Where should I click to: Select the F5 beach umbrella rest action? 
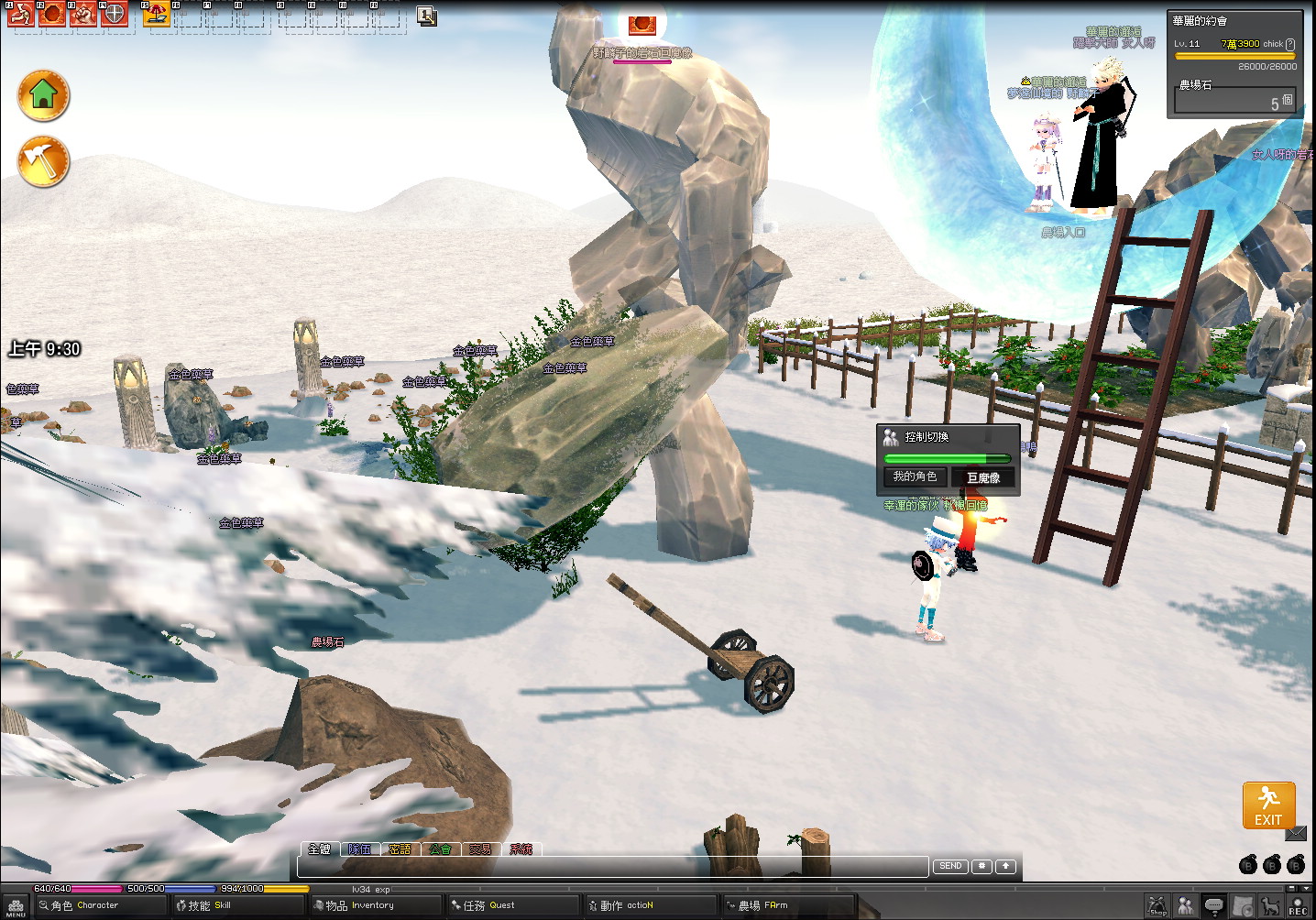point(157,14)
